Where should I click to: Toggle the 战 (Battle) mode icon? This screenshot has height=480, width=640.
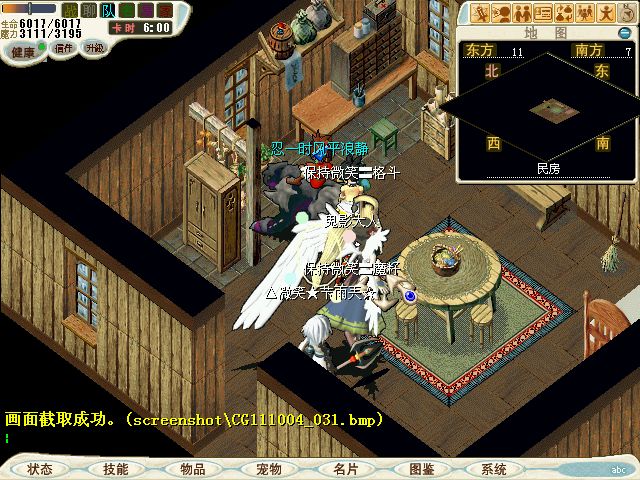pos(68,9)
